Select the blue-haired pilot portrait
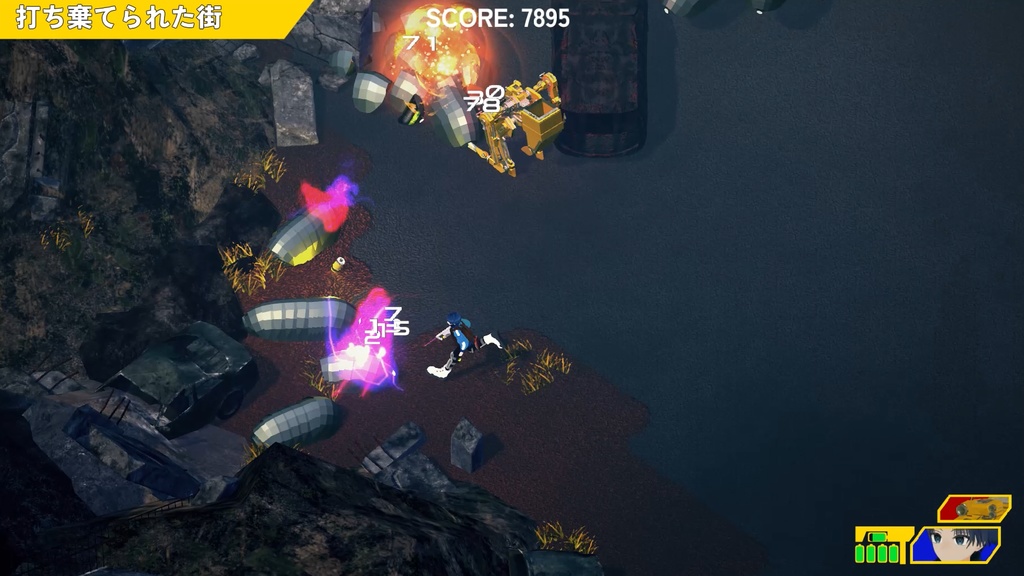 pos(956,545)
